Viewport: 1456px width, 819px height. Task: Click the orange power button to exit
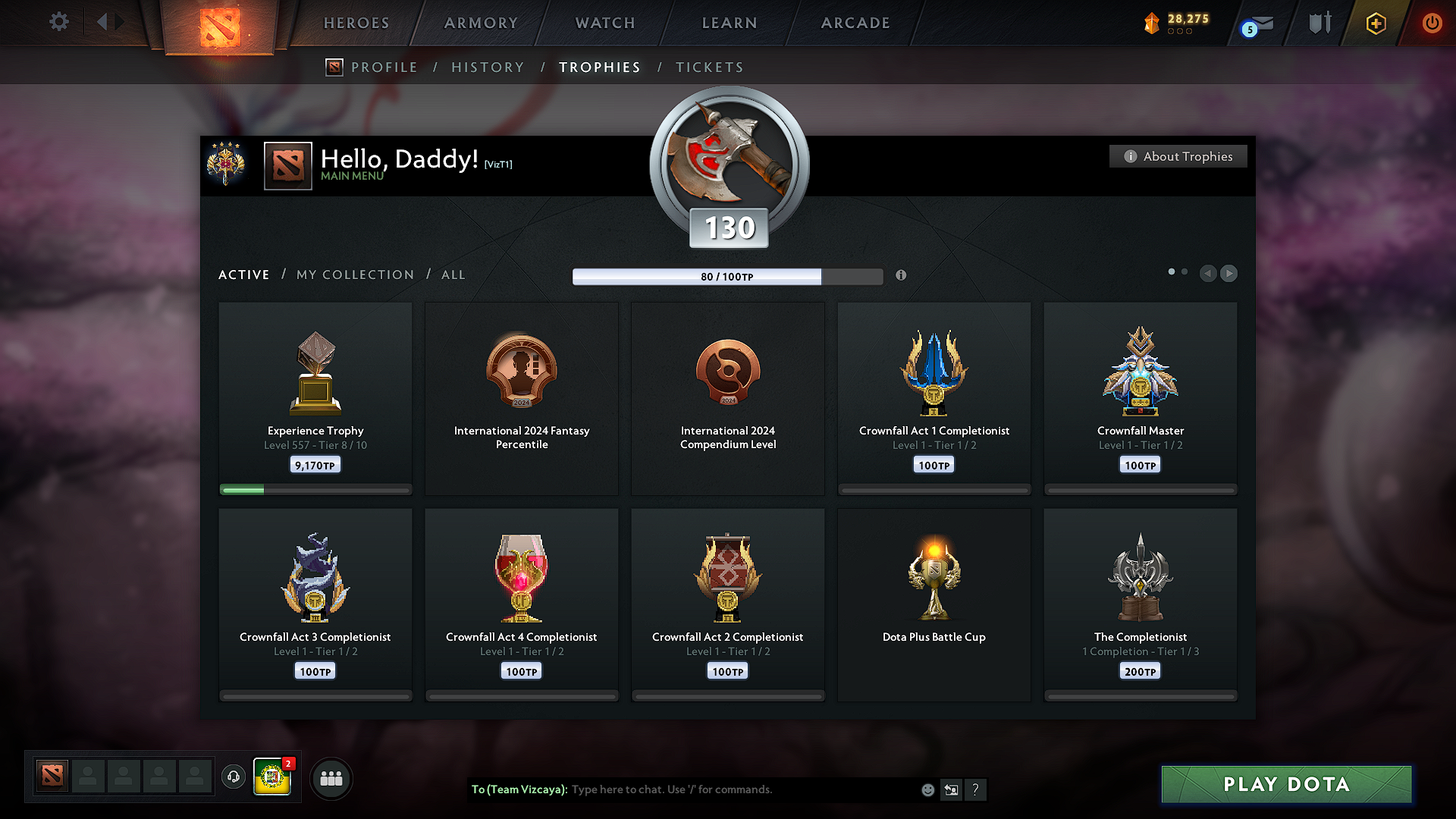(x=1432, y=24)
